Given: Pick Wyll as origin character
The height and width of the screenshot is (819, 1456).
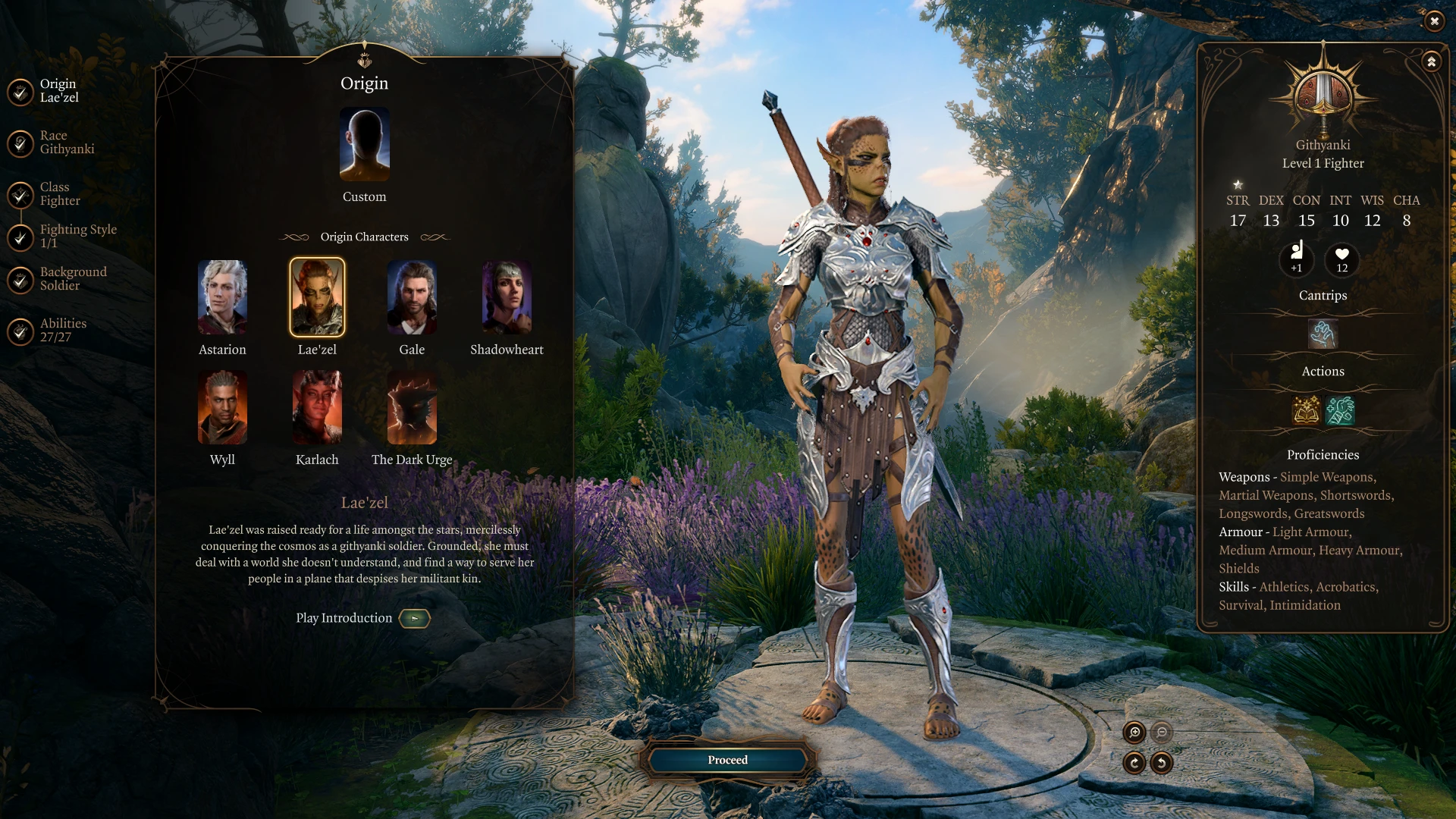Looking at the screenshot, I should tap(222, 407).
